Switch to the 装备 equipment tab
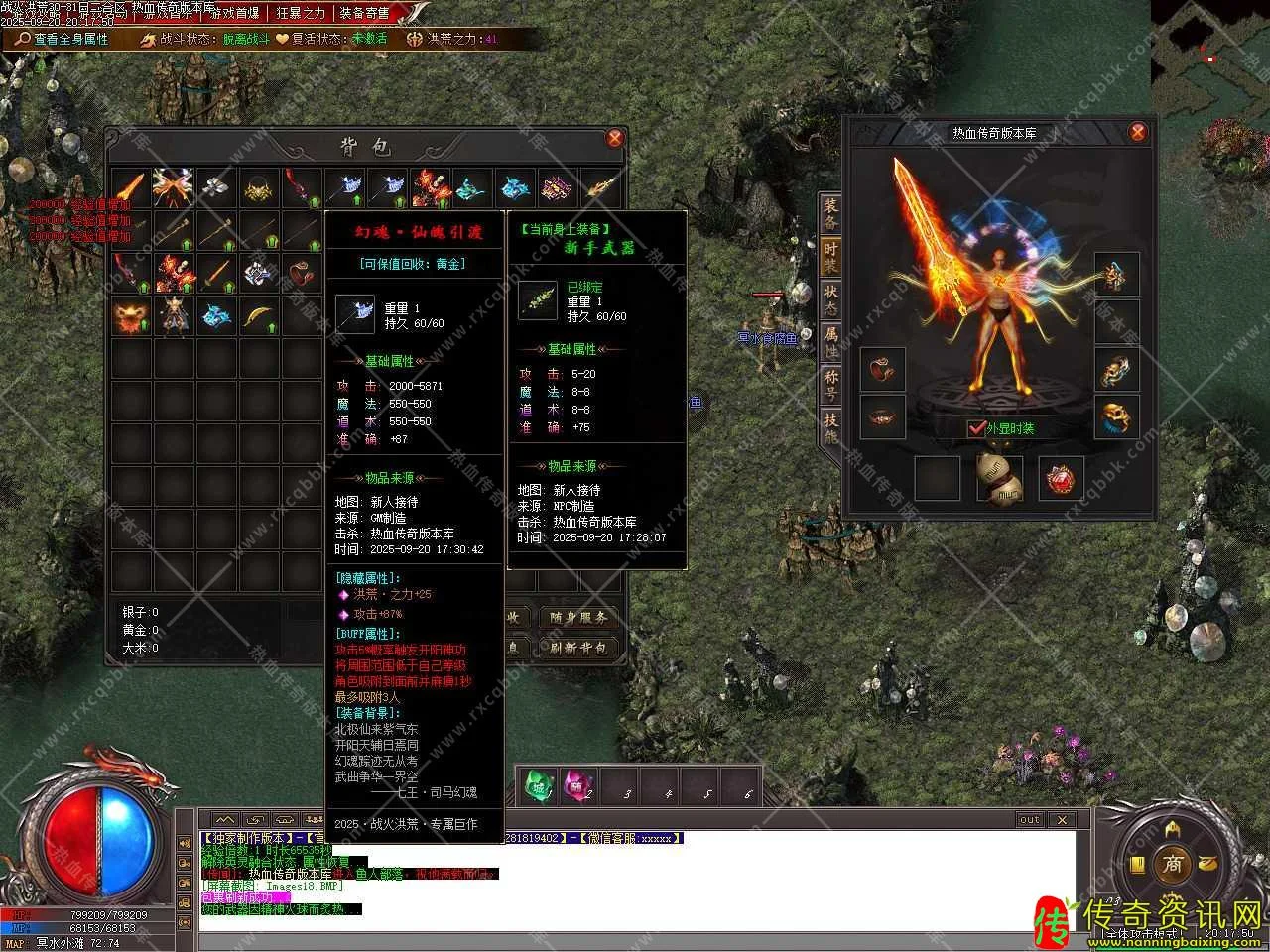The height and width of the screenshot is (952, 1270). [x=830, y=213]
